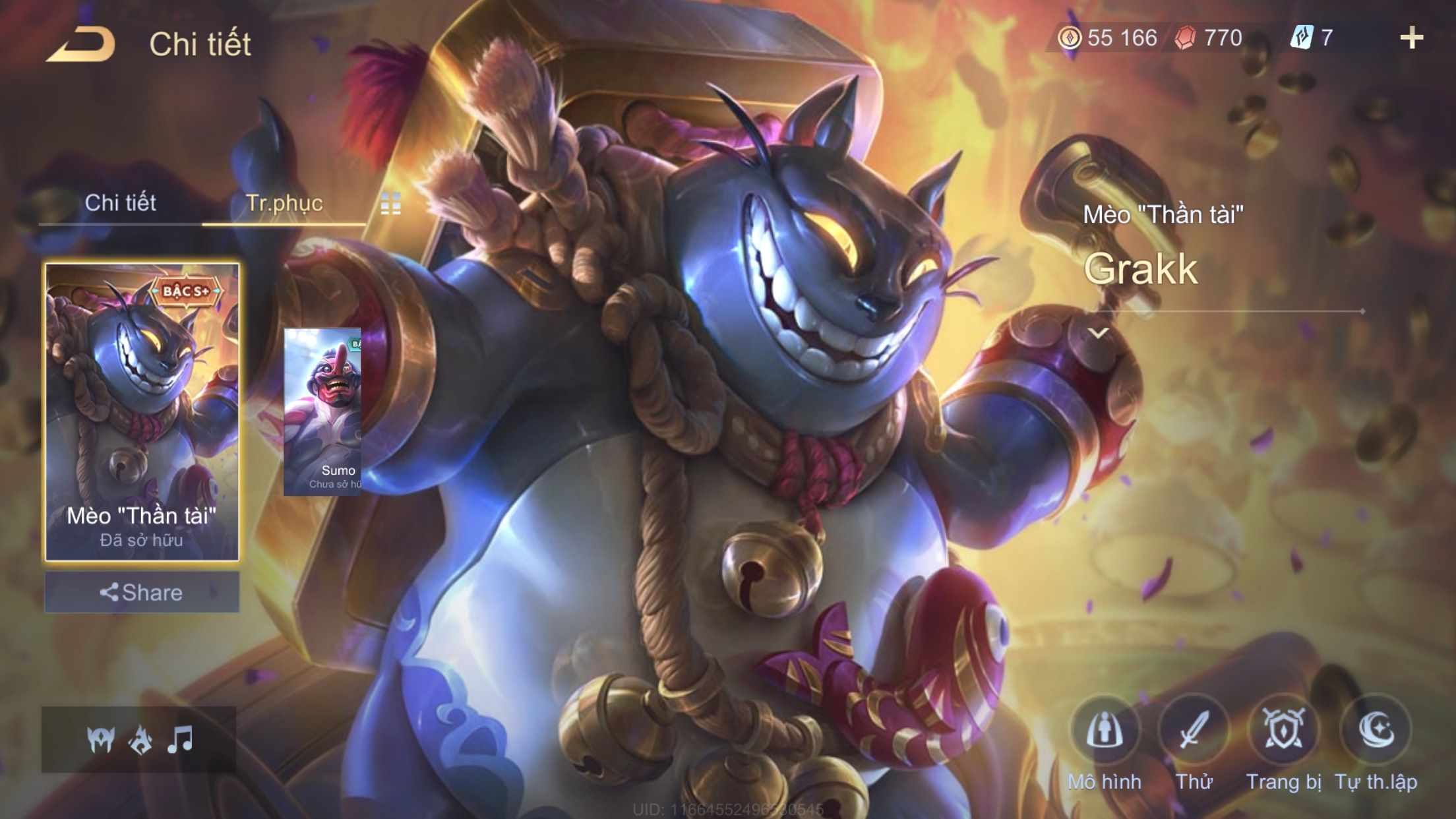This screenshot has width=1456, height=819.
Task: Open Trang bị equipment setup
Action: 1283,731
